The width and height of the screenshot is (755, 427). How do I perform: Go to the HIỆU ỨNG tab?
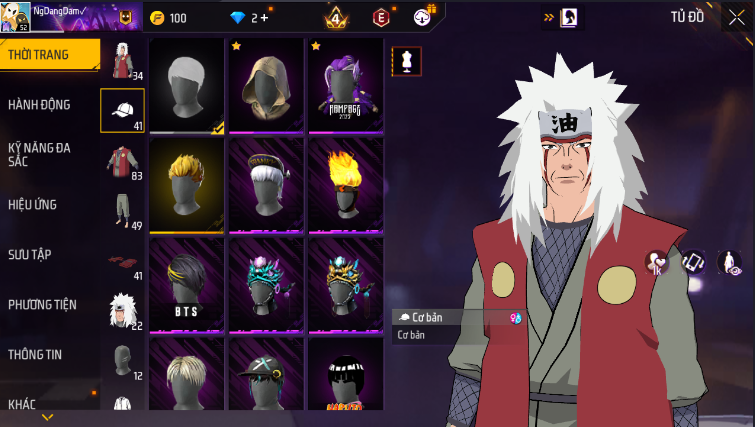33,205
